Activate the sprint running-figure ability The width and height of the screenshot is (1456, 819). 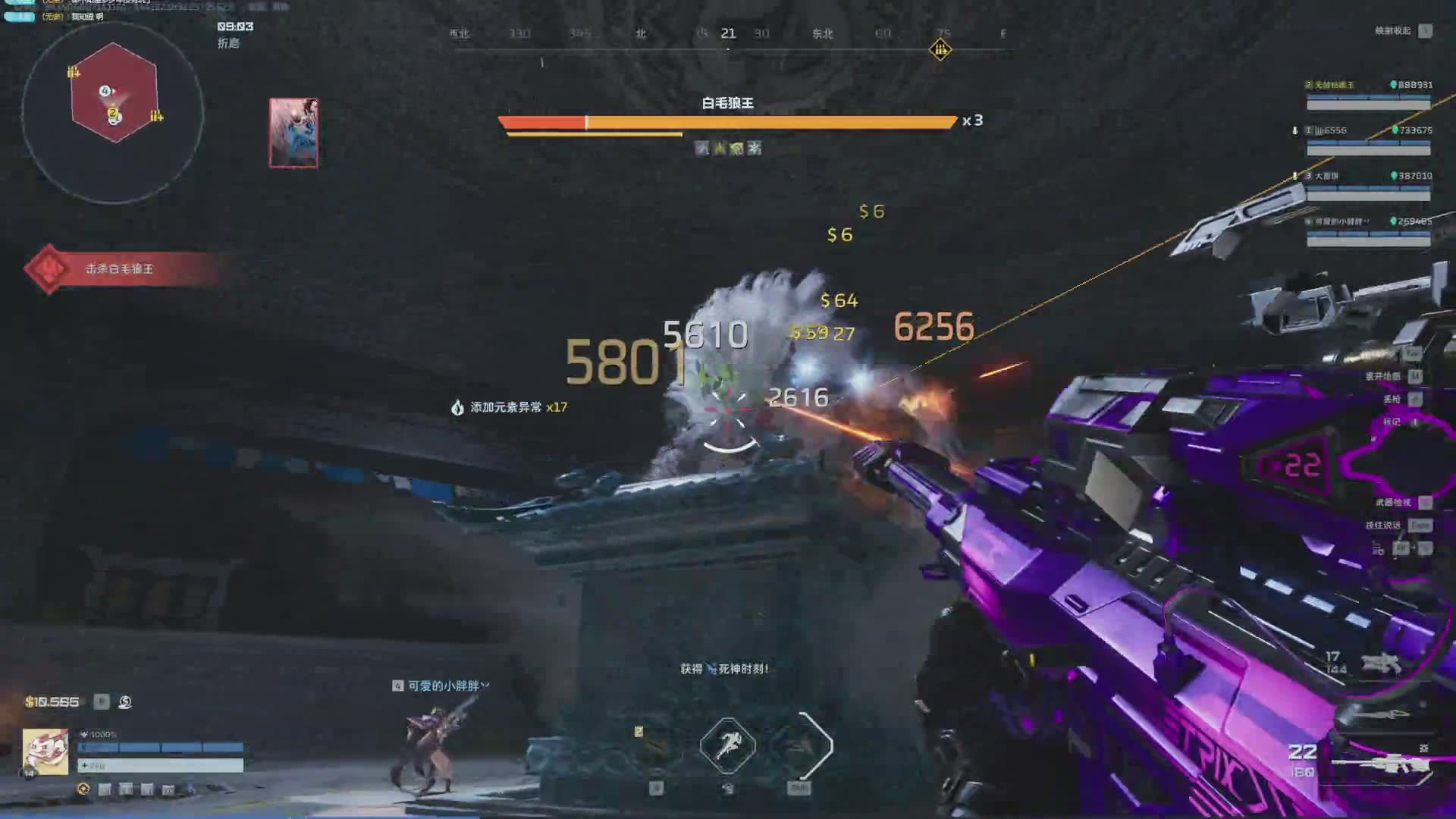pyautogui.click(x=727, y=745)
